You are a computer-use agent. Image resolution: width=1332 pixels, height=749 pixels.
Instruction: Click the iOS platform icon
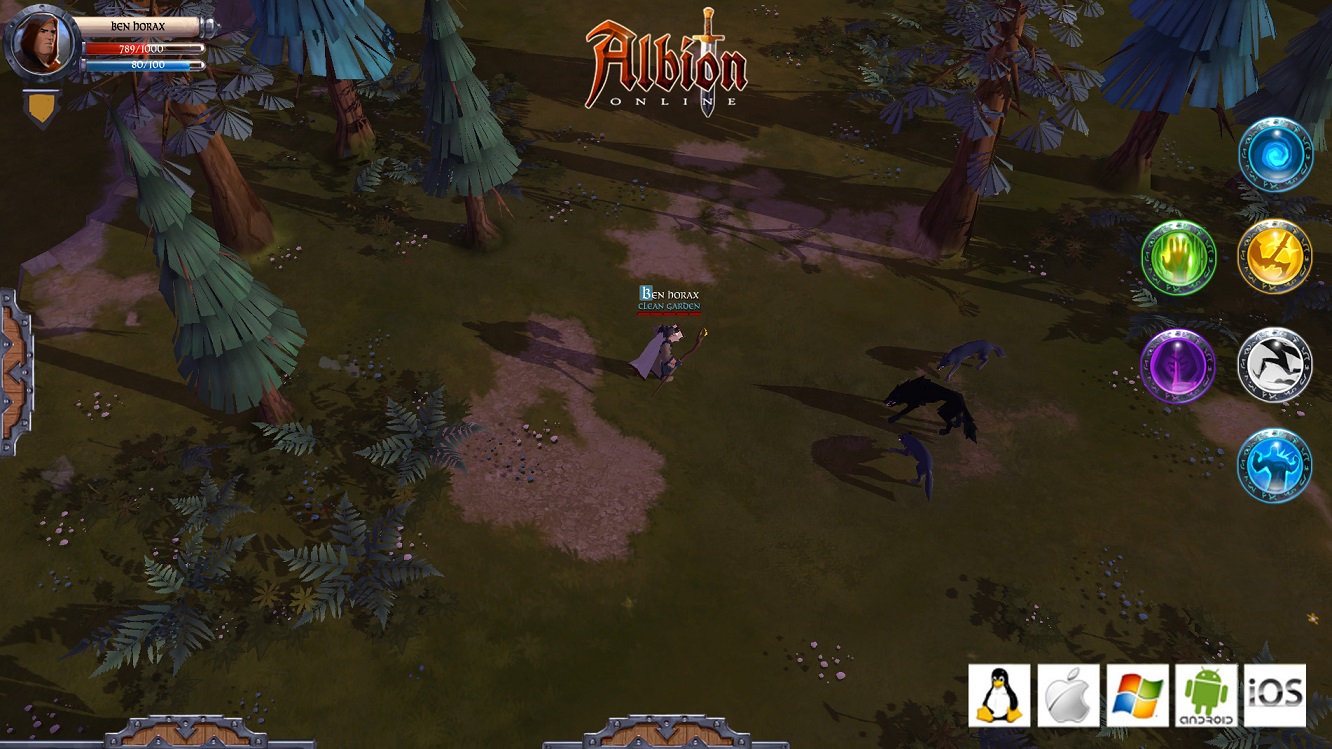pyautogui.click(x=1277, y=693)
